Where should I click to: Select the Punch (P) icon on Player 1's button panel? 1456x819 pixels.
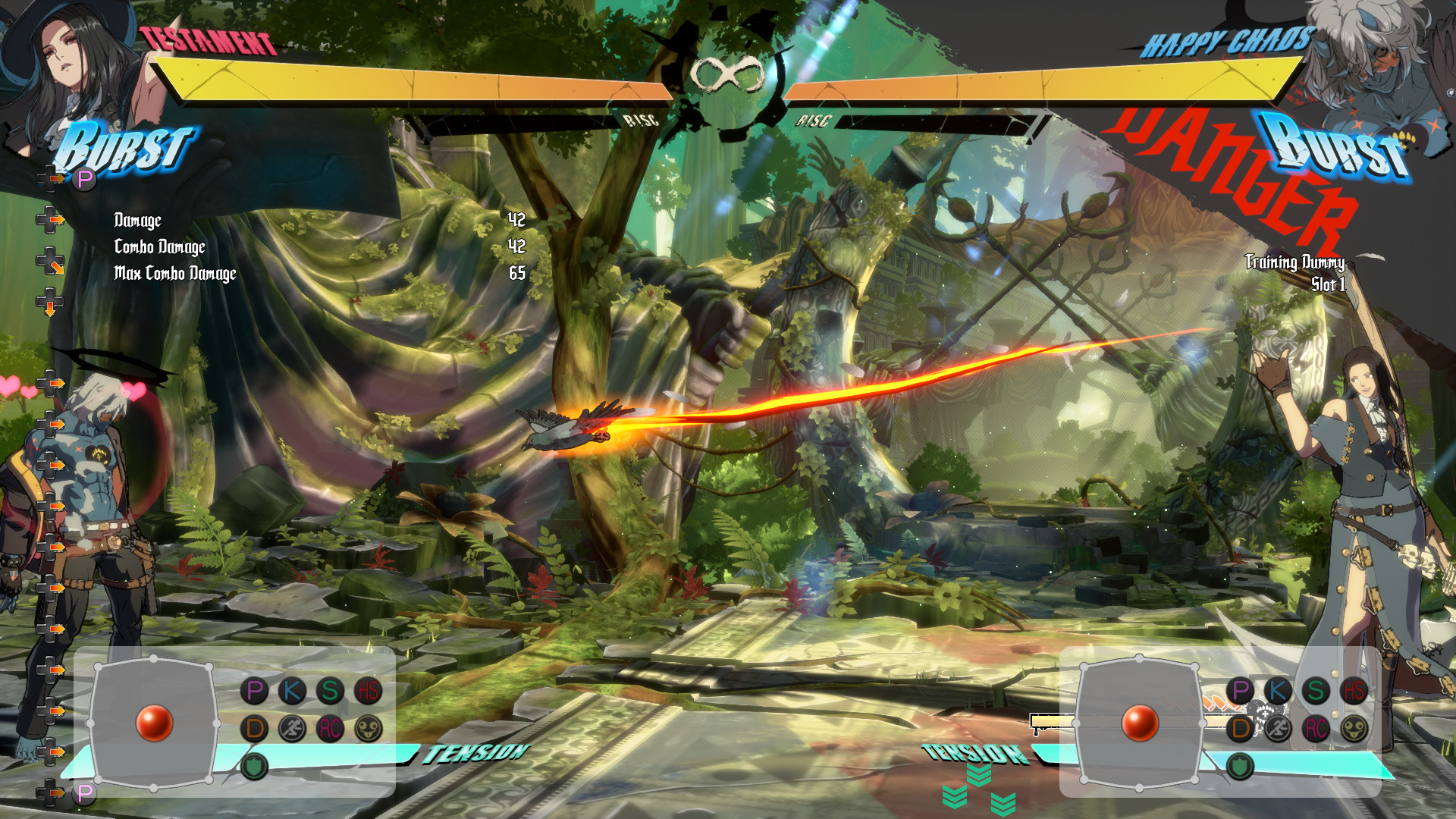[x=254, y=690]
